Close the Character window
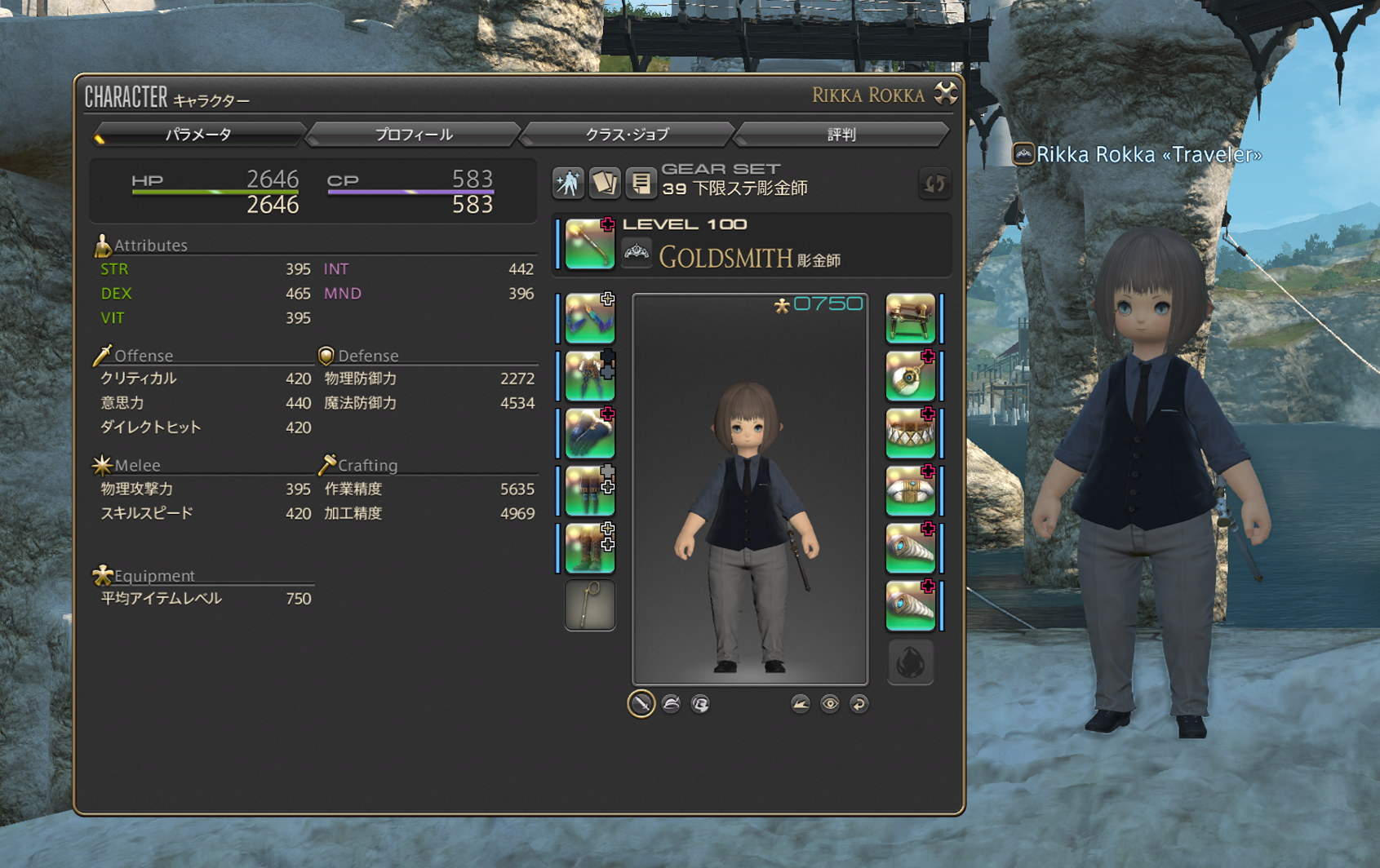 (x=946, y=94)
